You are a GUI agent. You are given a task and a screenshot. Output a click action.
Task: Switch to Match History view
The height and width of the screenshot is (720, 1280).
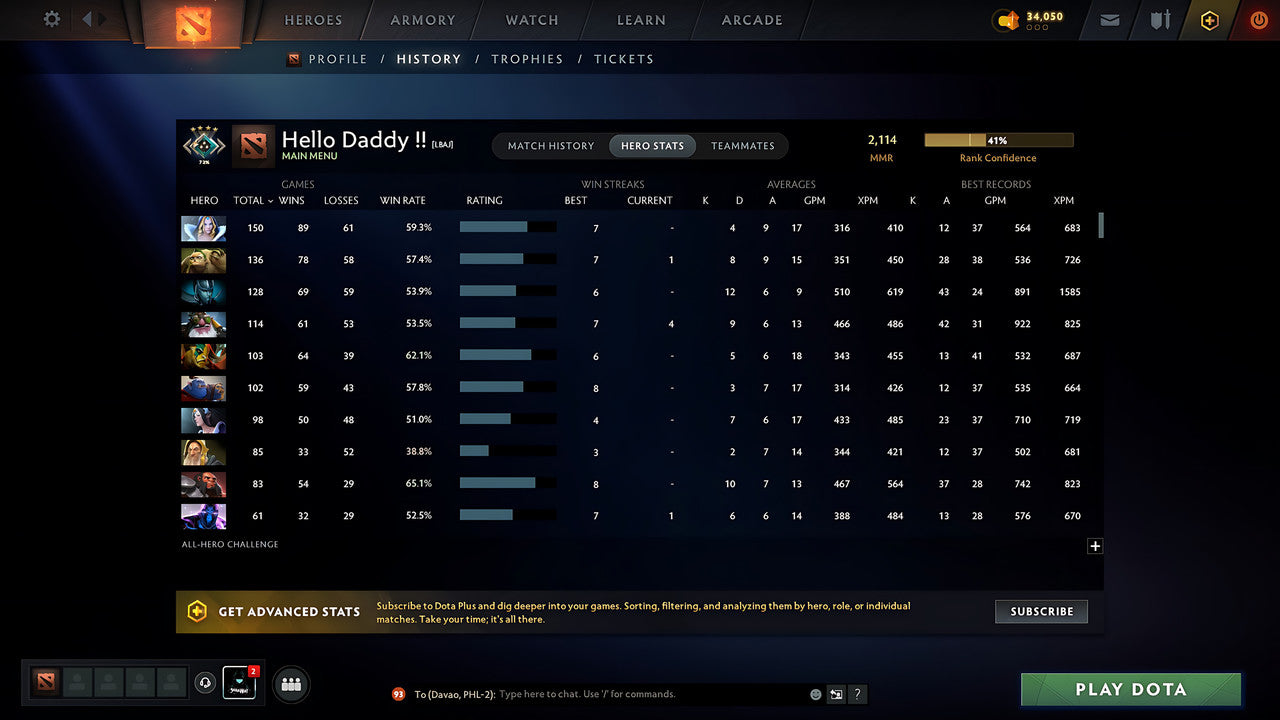(550, 145)
